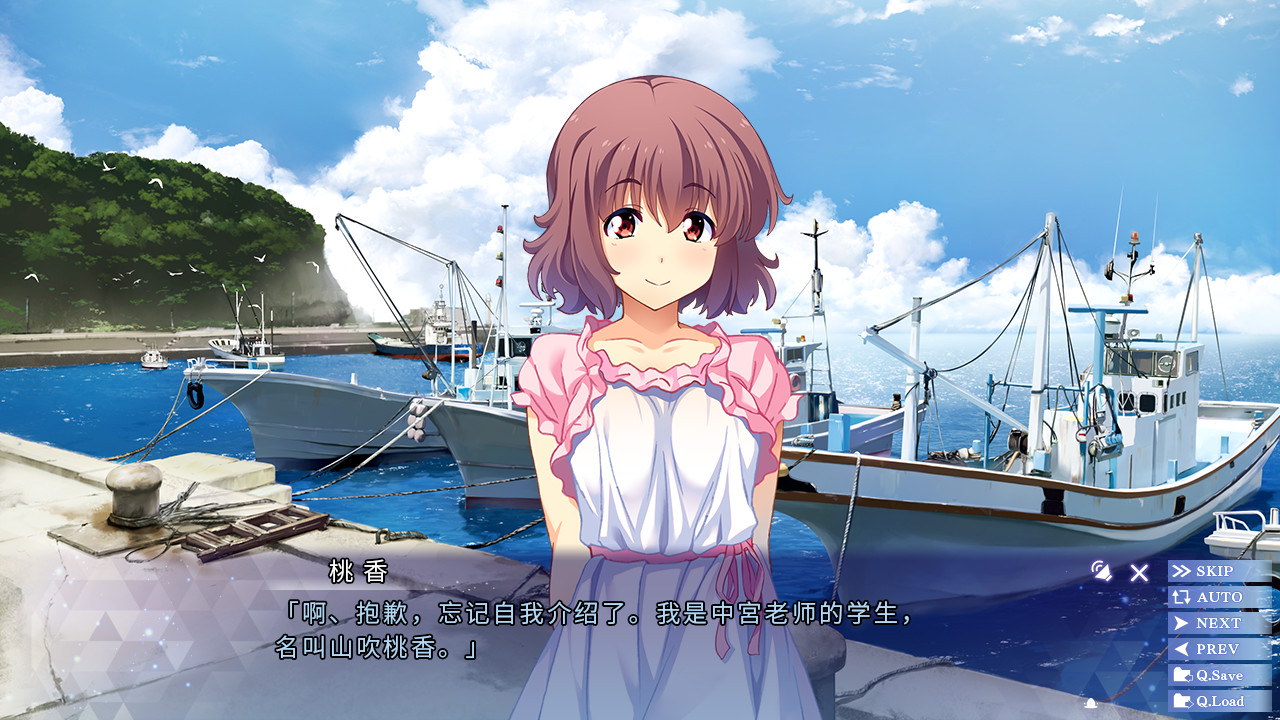The image size is (1280, 720).
Task: Click the folder icon beside Q.Save
Action: coord(1184,675)
